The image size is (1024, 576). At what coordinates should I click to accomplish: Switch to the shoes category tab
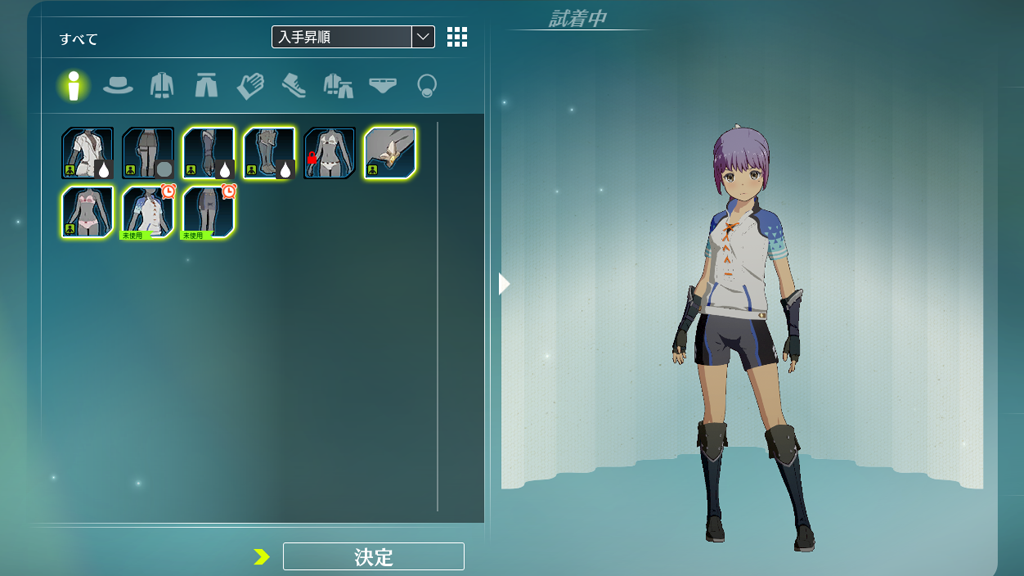294,86
